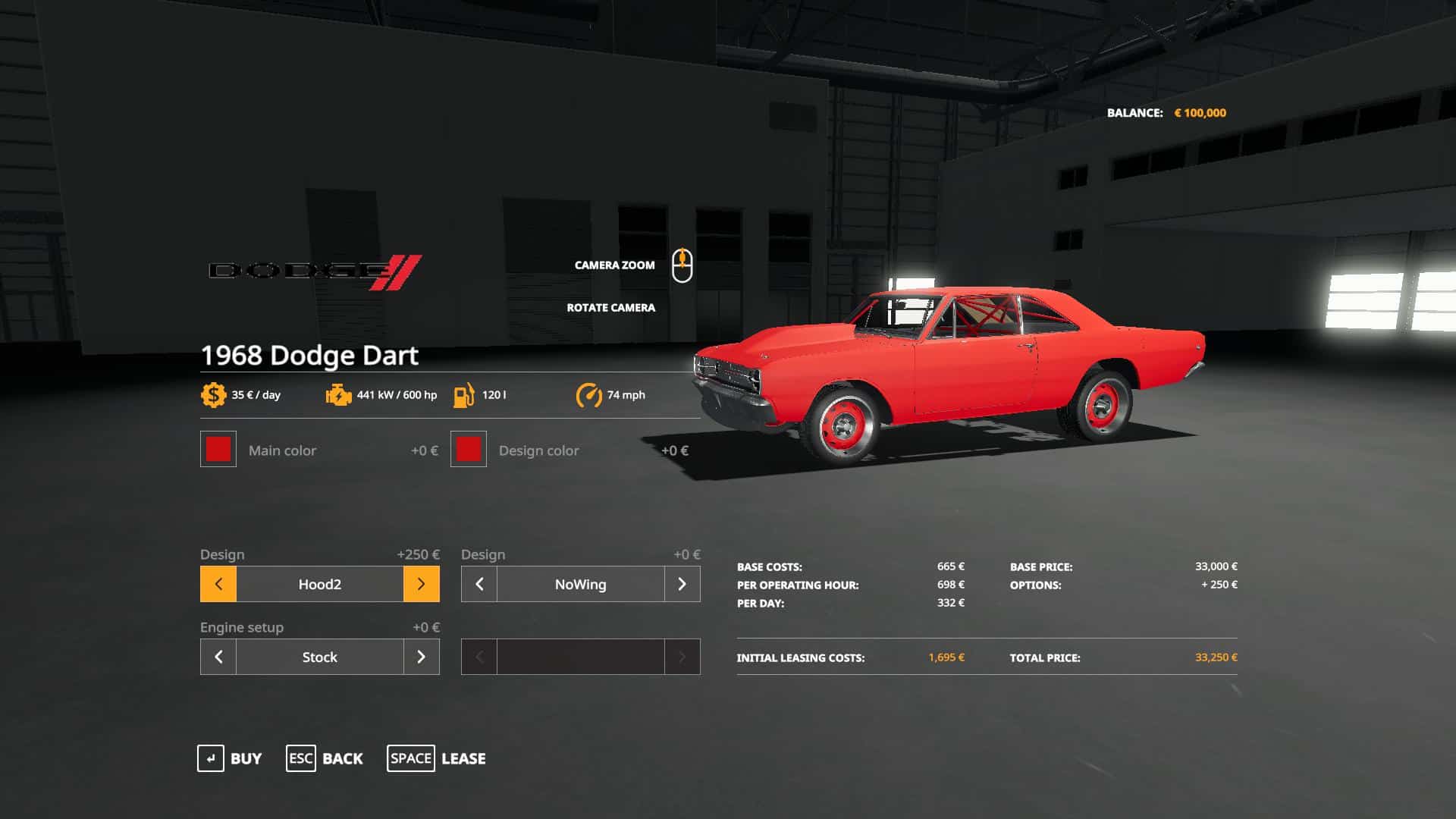
Task: Open the Main color swatch
Action: point(218,450)
